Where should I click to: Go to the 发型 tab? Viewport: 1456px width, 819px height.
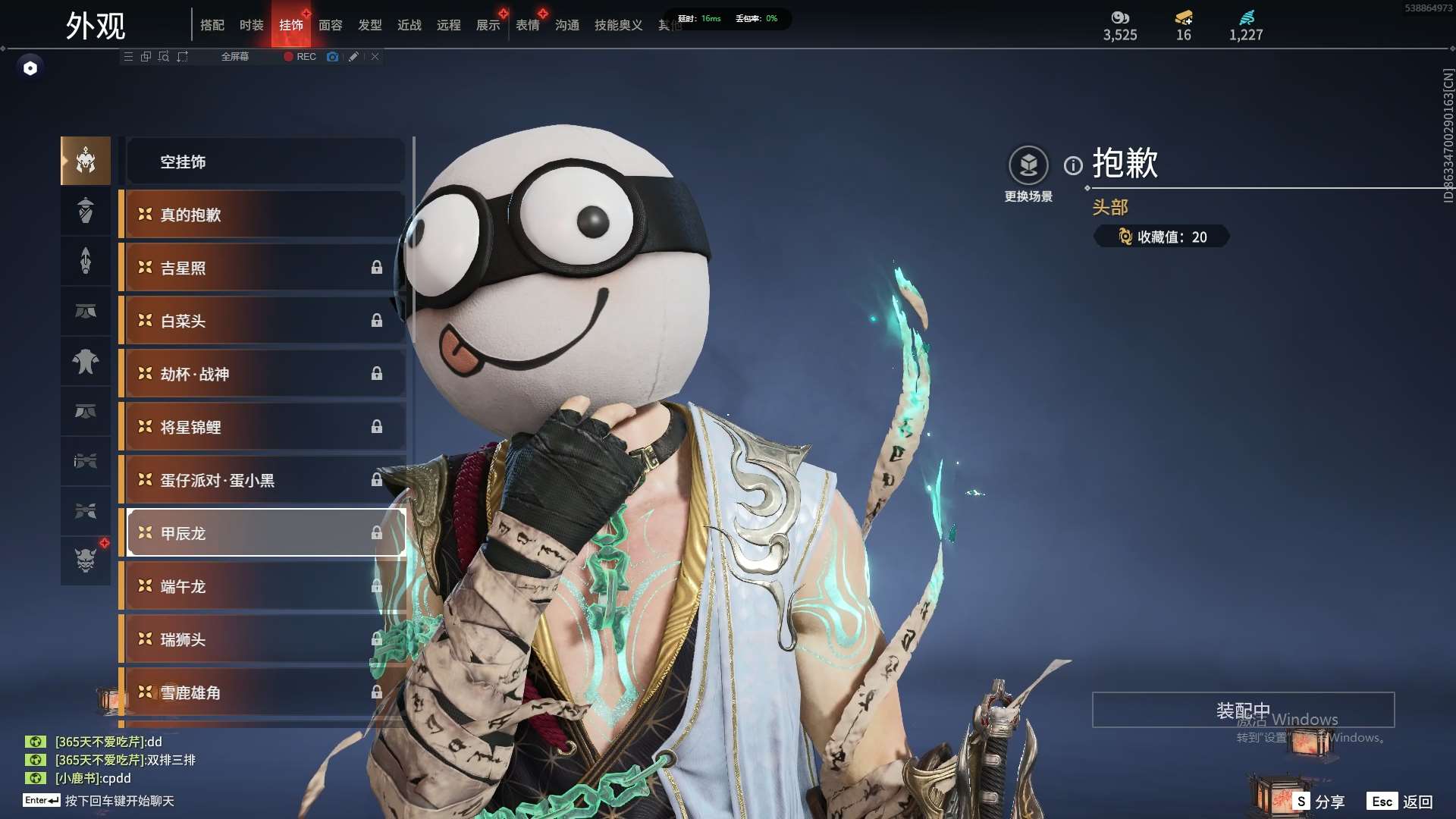(370, 25)
